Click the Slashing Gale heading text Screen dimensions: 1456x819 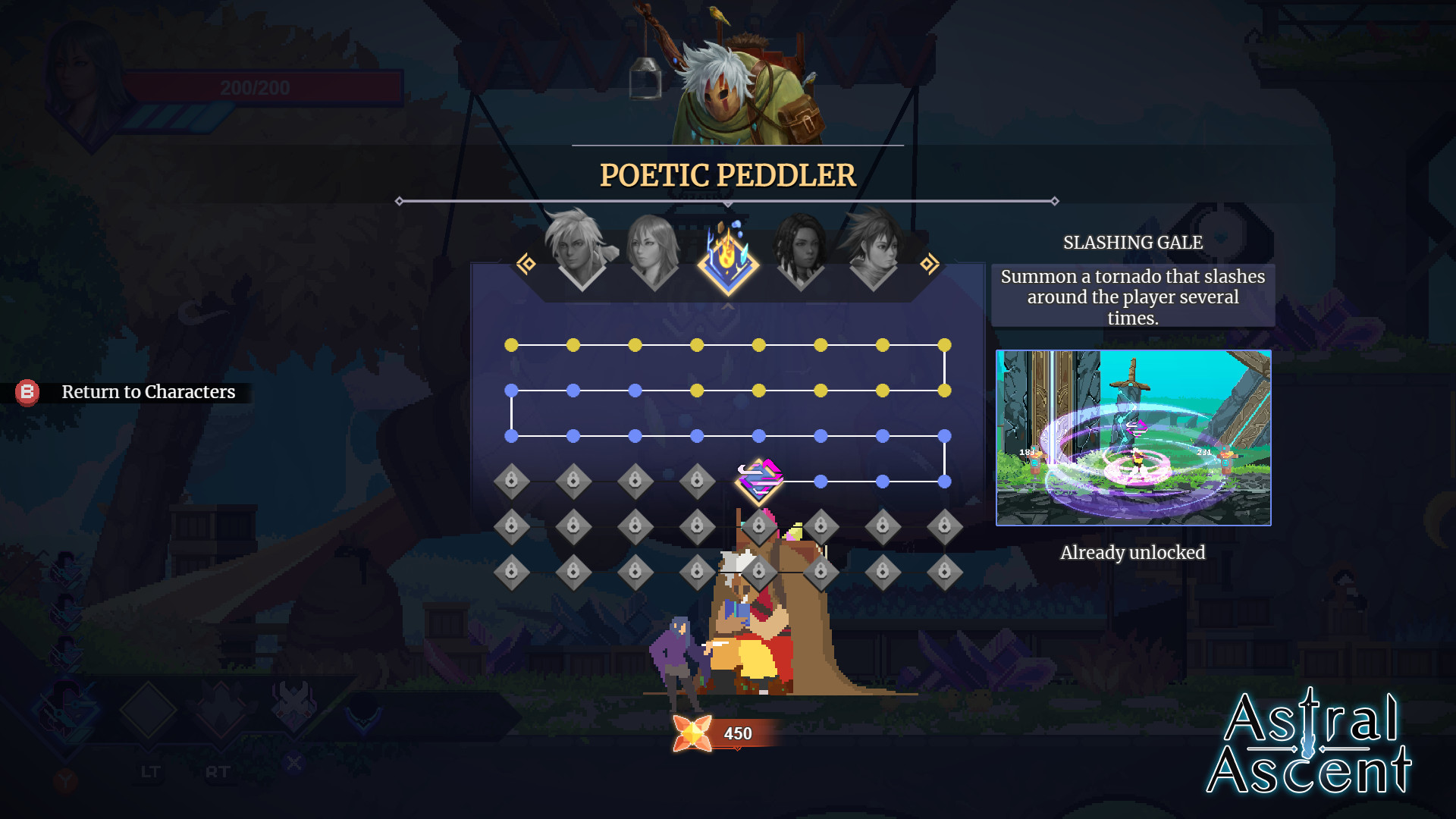(x=1133, y=243)
